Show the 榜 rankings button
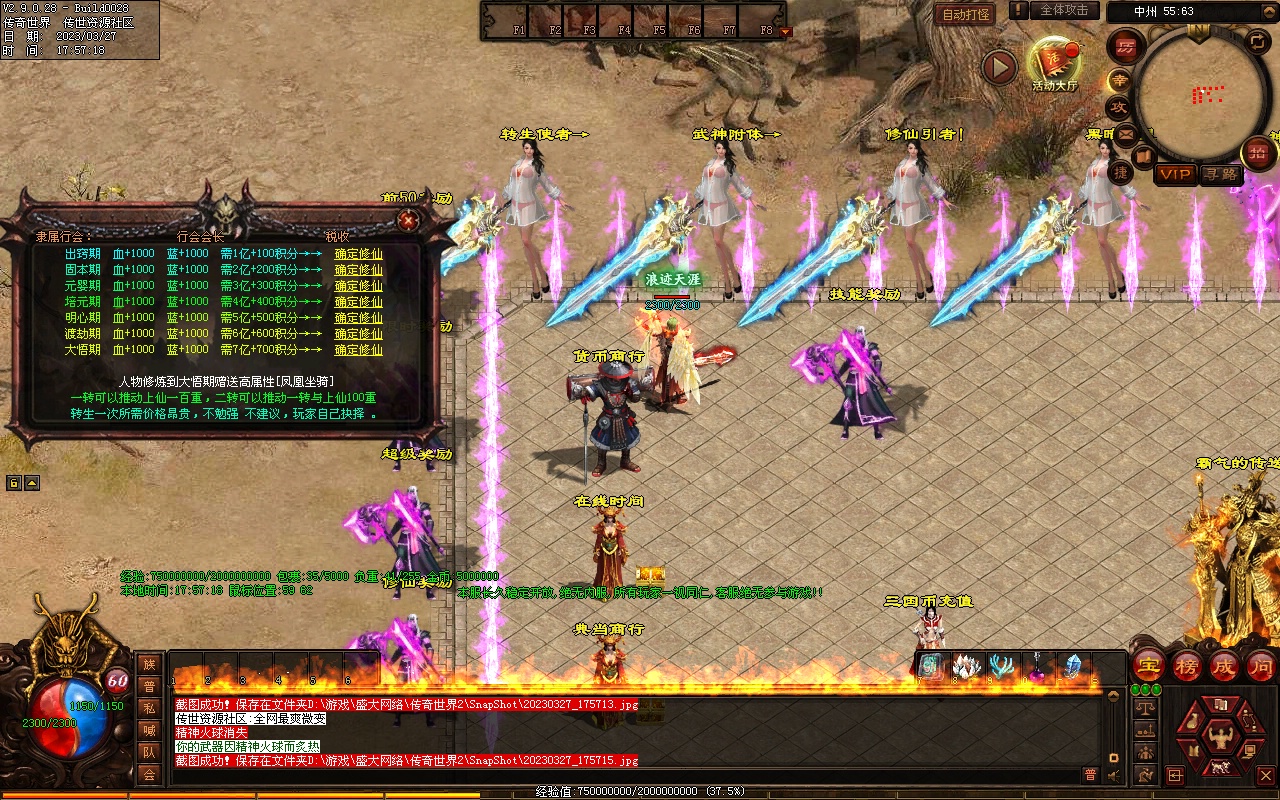The height and width of the screenshot is (800, 1280). pyautogui.click(x=1187, y=665)
